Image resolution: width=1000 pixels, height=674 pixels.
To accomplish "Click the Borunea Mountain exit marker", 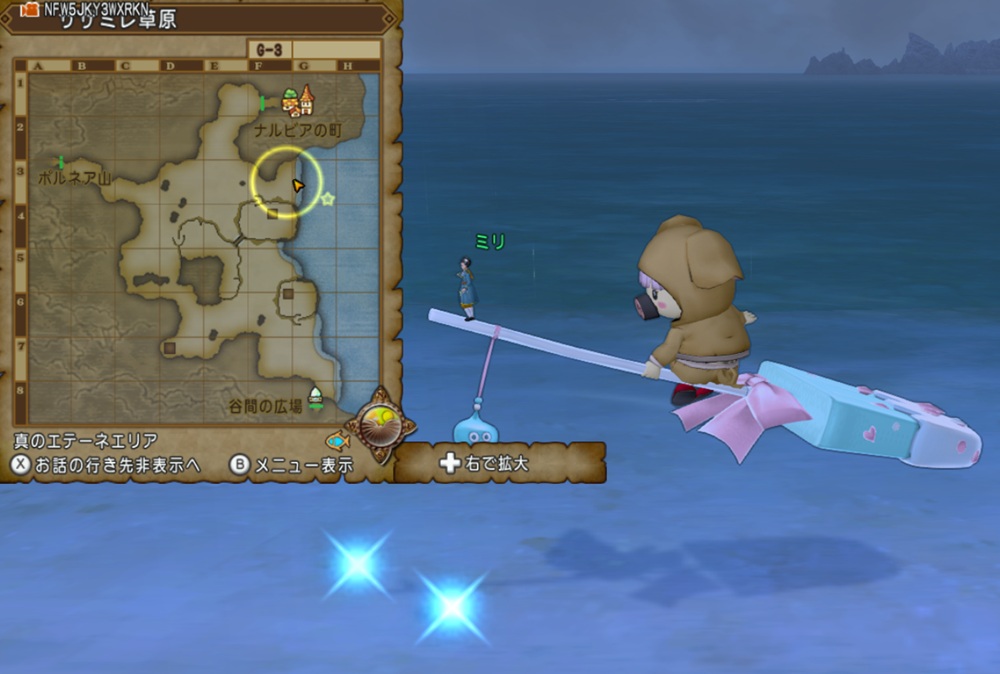I will [60, 162].
